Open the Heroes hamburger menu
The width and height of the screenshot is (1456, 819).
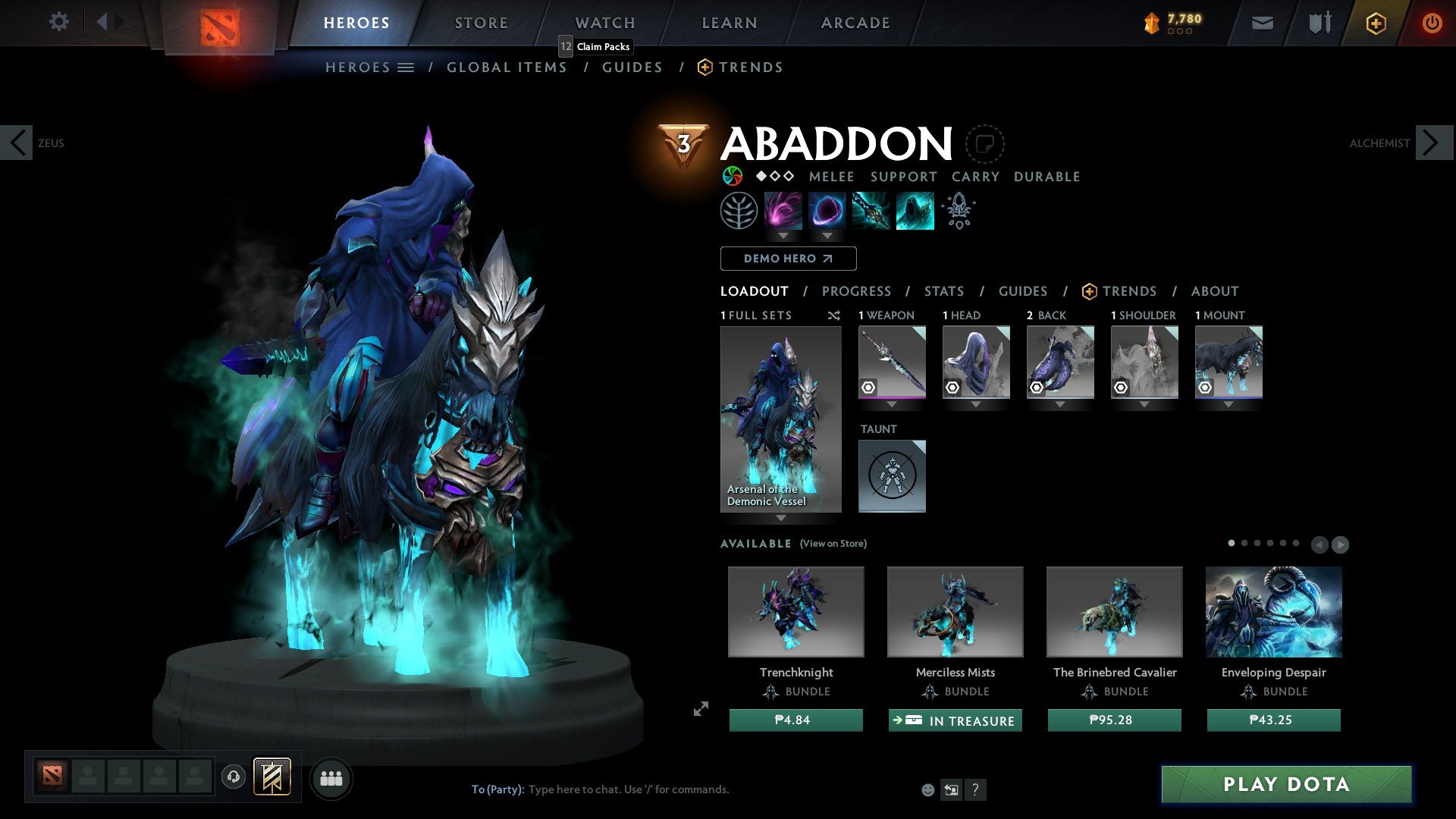coord(405,67)
